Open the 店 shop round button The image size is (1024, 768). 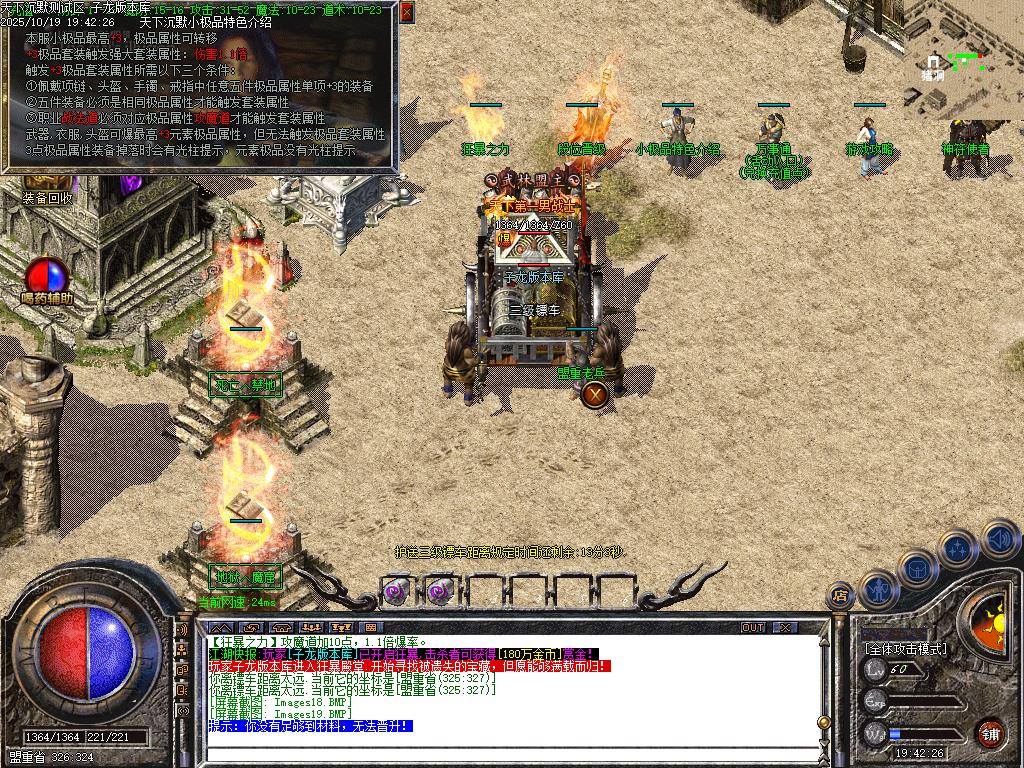[840, 597]
